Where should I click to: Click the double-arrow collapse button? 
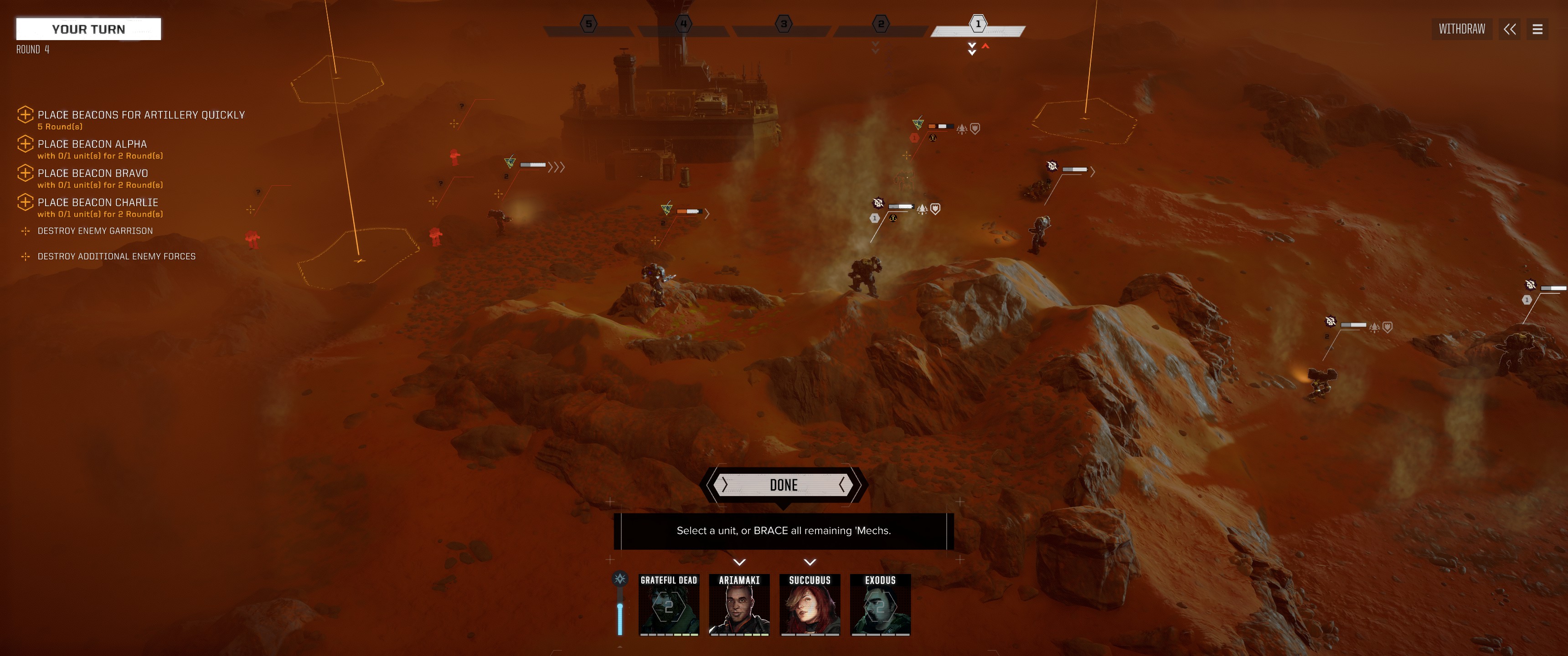coord(1510,29)
